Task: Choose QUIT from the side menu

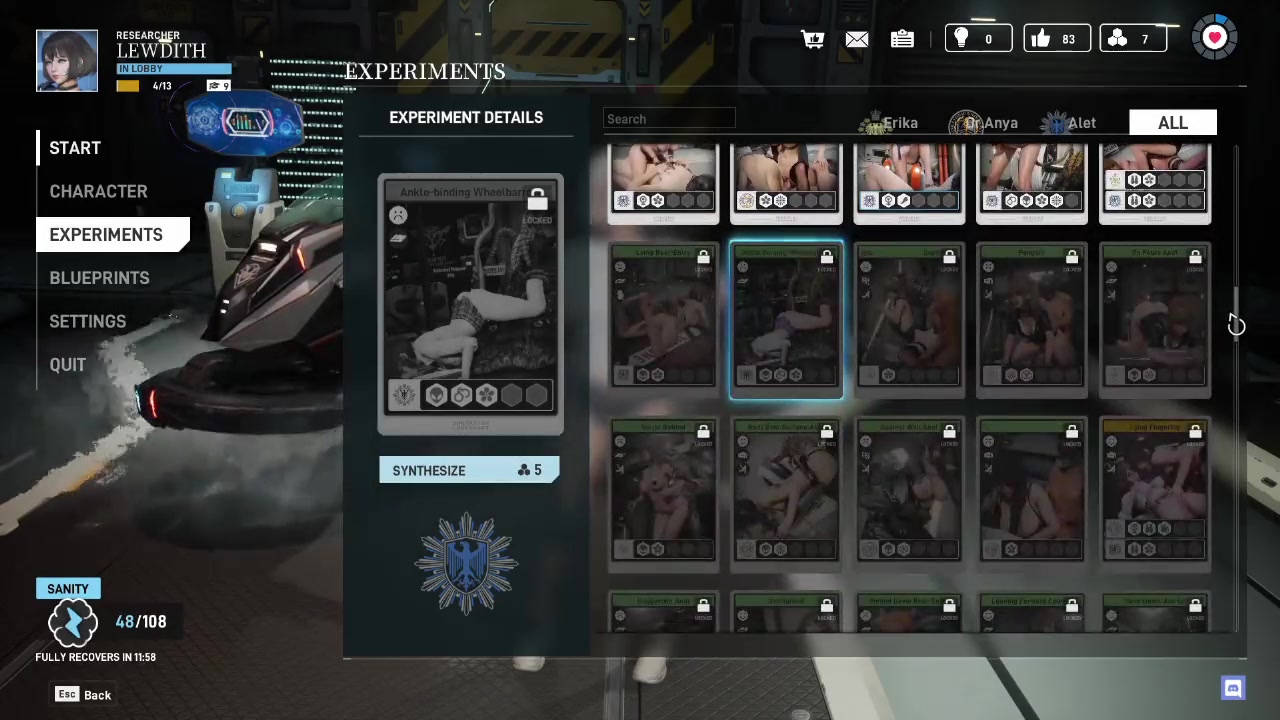Action: (68, 365)
